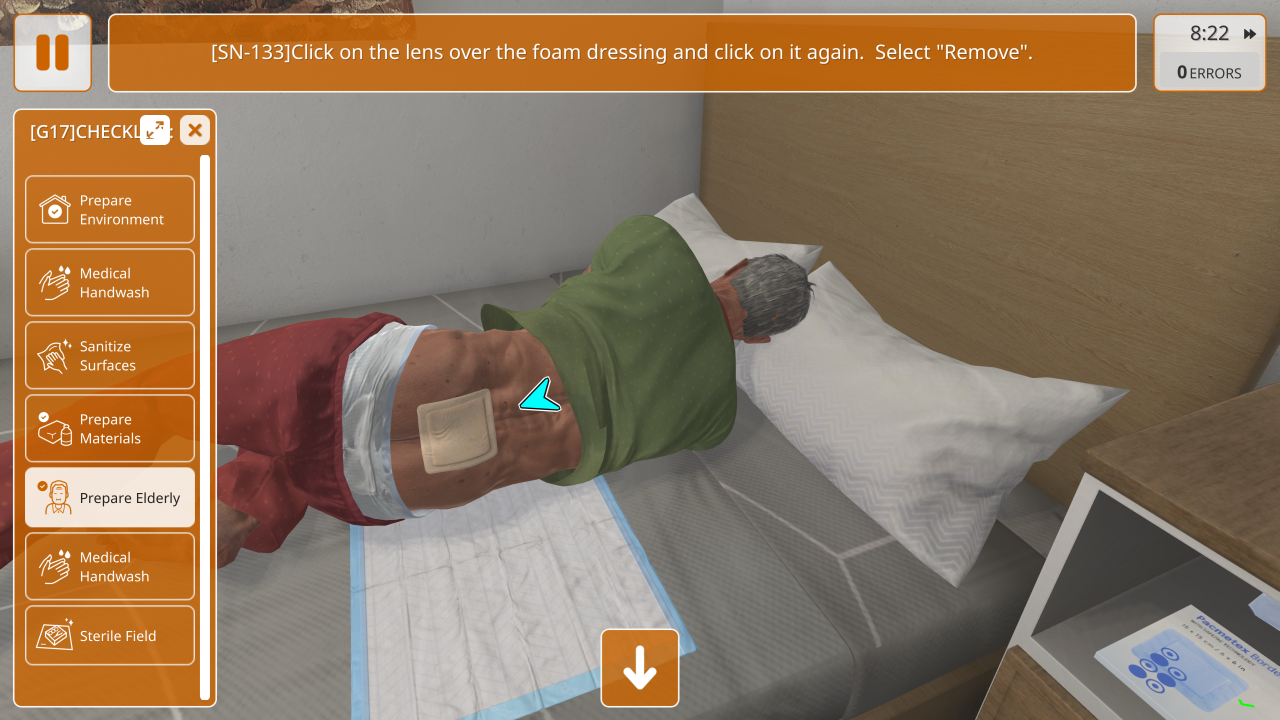Image resolution: width=1280 pixels, height=720 pixels.
Task: Choose the Sanitize Surfaces checklist step
Action: click(110, 355)
